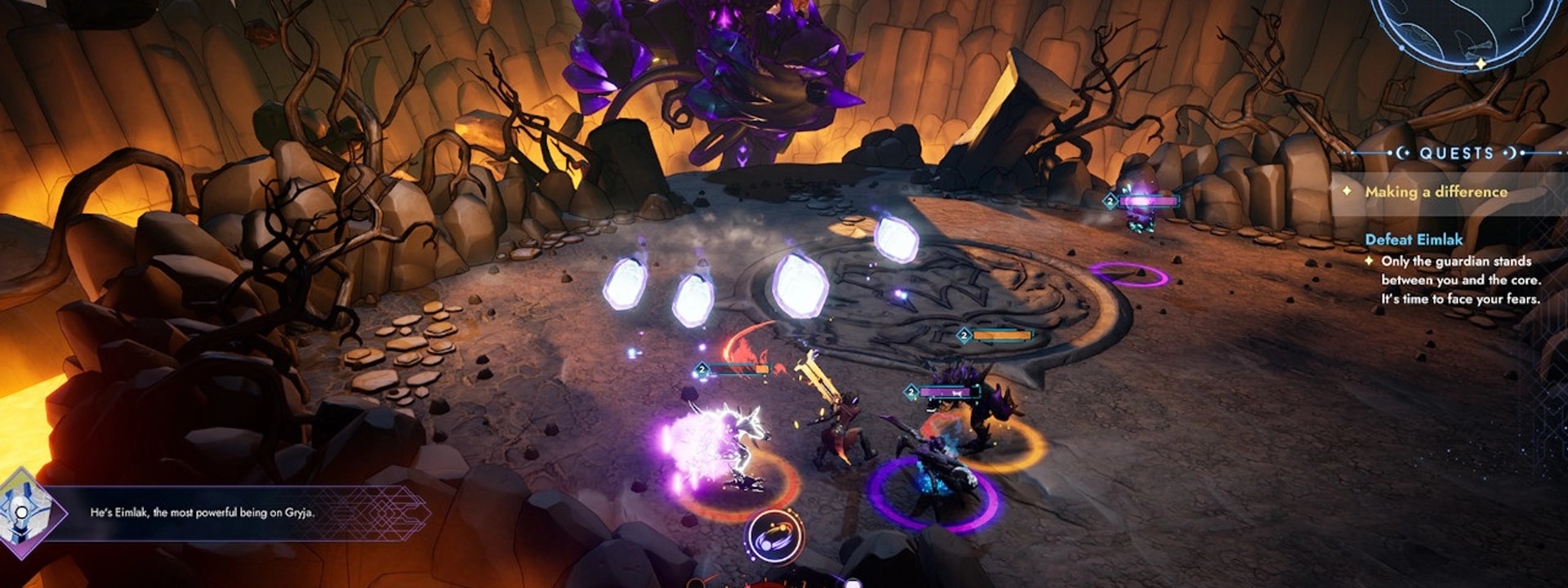Activate the round swirl ability icon

pyautogui.click(x=773, y=537)
